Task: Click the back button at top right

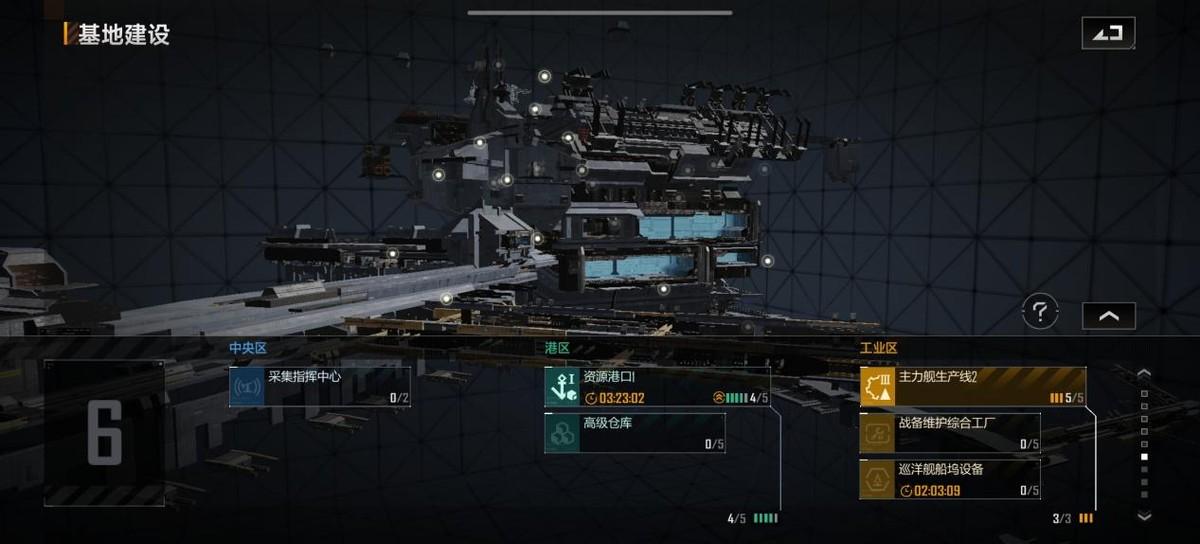Action: click(1108, 33)
